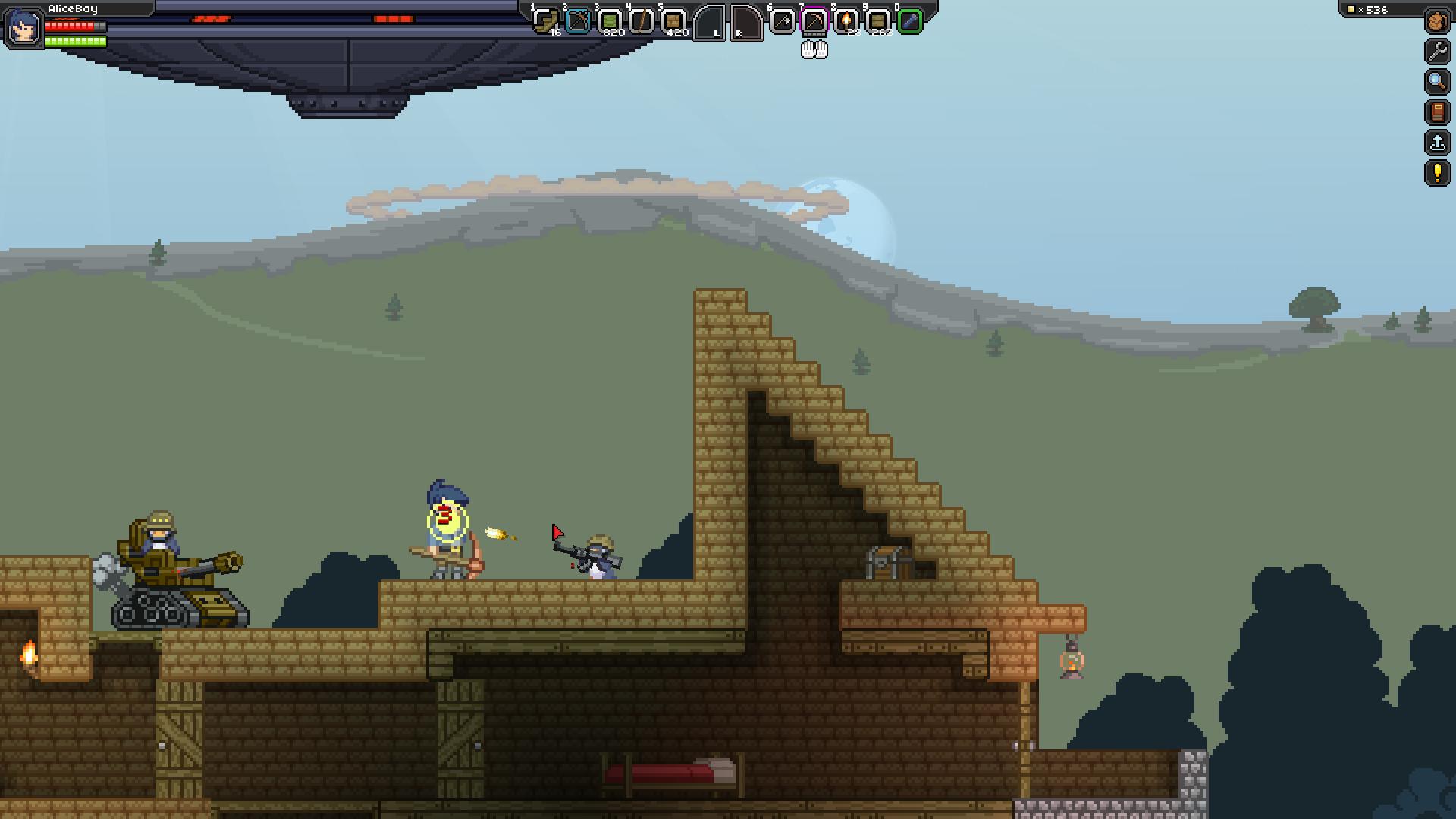1456x819 pixels.
Task: Click the AliceBay character portrait
Action: click(x=23, y=27)
